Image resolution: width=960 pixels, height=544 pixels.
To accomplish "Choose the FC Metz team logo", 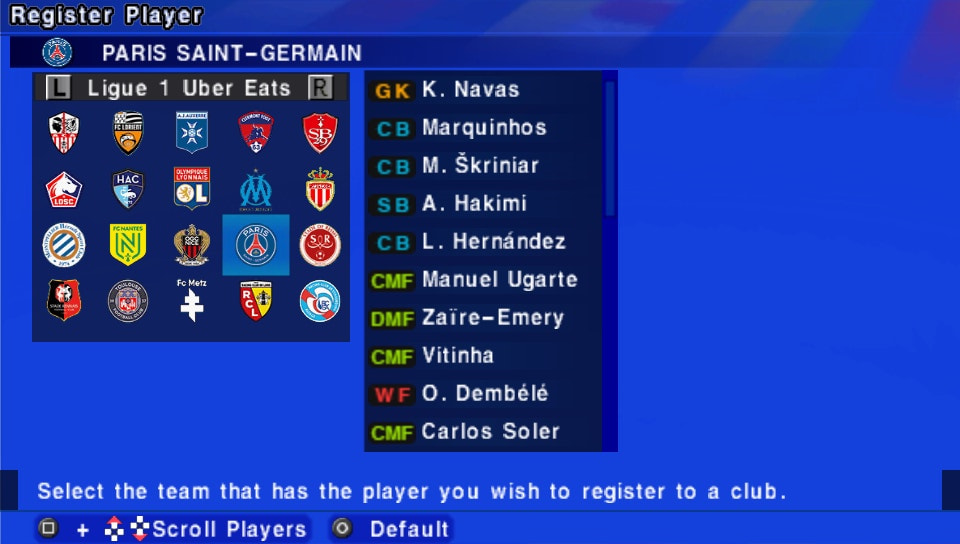I will [x=191, y=300].
